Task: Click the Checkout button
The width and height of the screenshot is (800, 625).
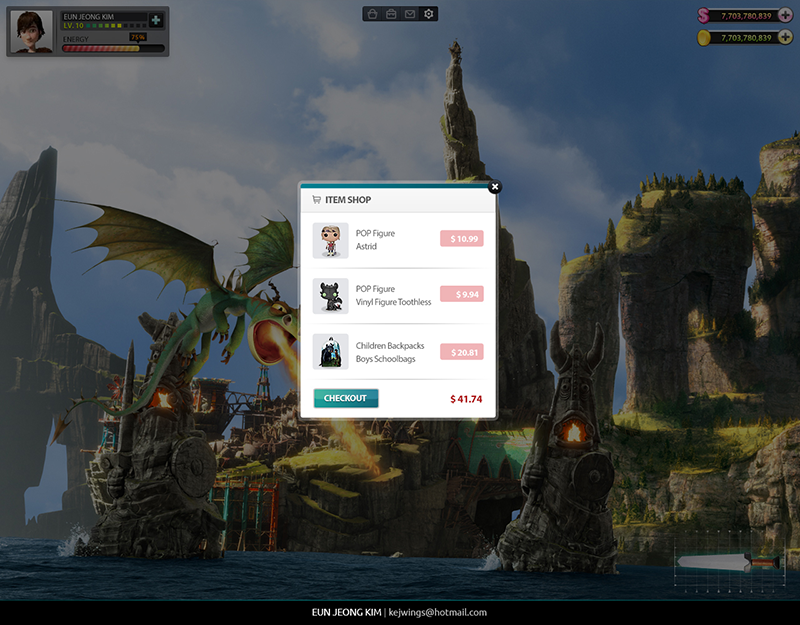Action: pyautogui.click(x=345, y=398)
